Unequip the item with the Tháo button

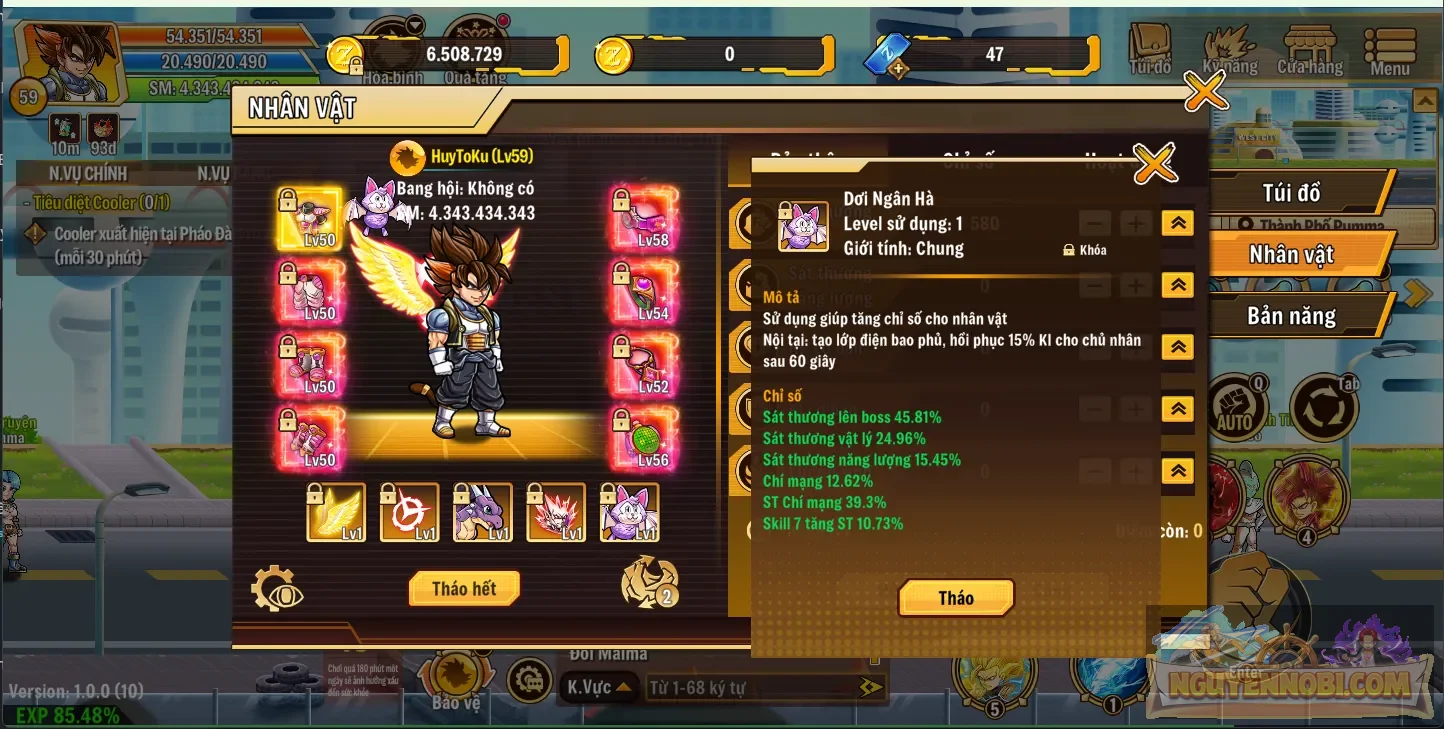click(x=955, y=598)
